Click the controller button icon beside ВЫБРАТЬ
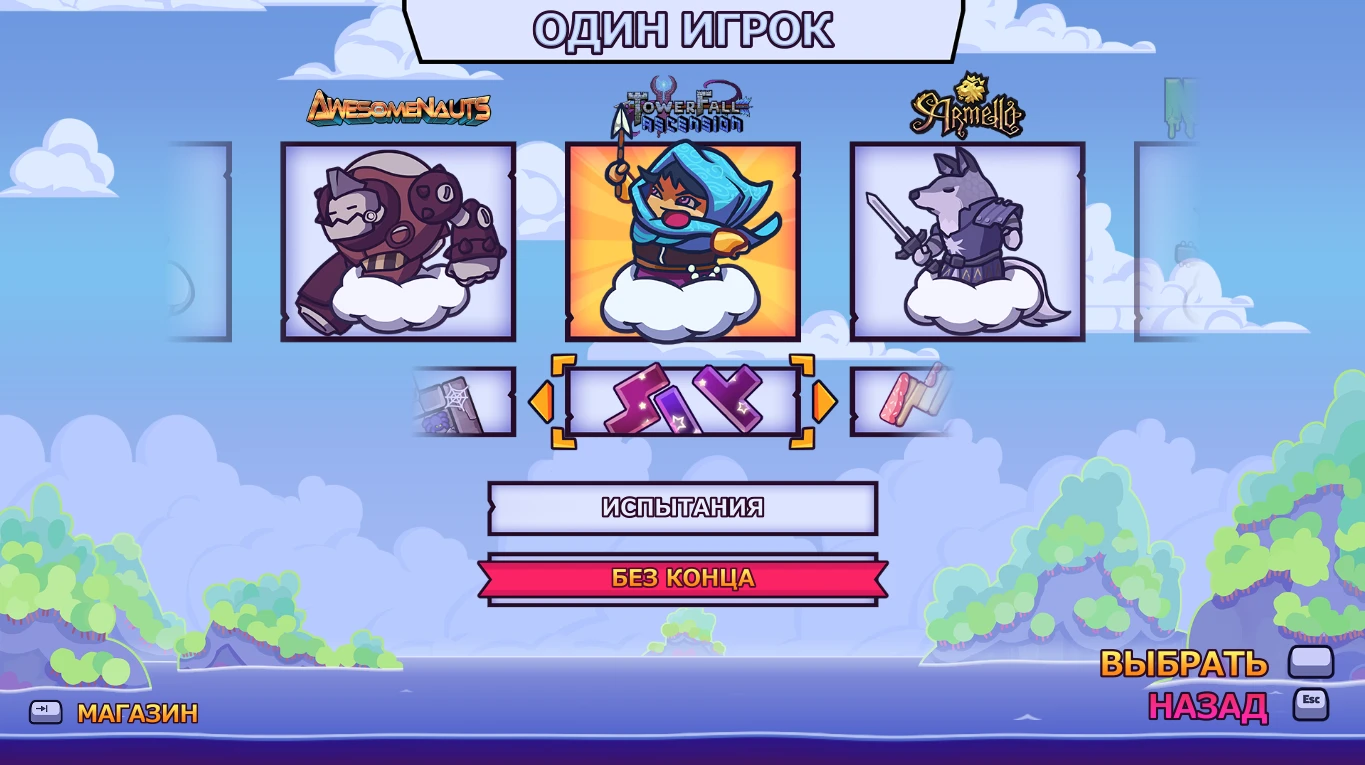1365x765 pixels. coord(1310,661)
